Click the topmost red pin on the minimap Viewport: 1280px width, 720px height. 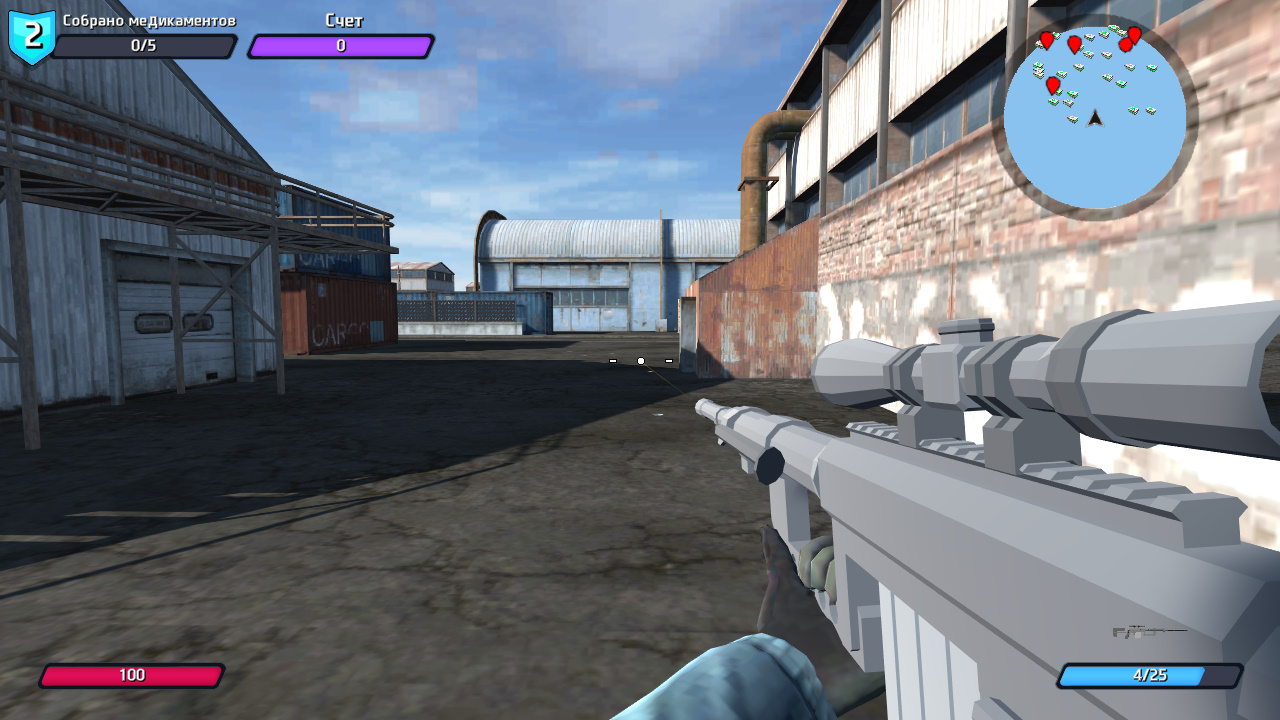click(x=1133, y=33)
